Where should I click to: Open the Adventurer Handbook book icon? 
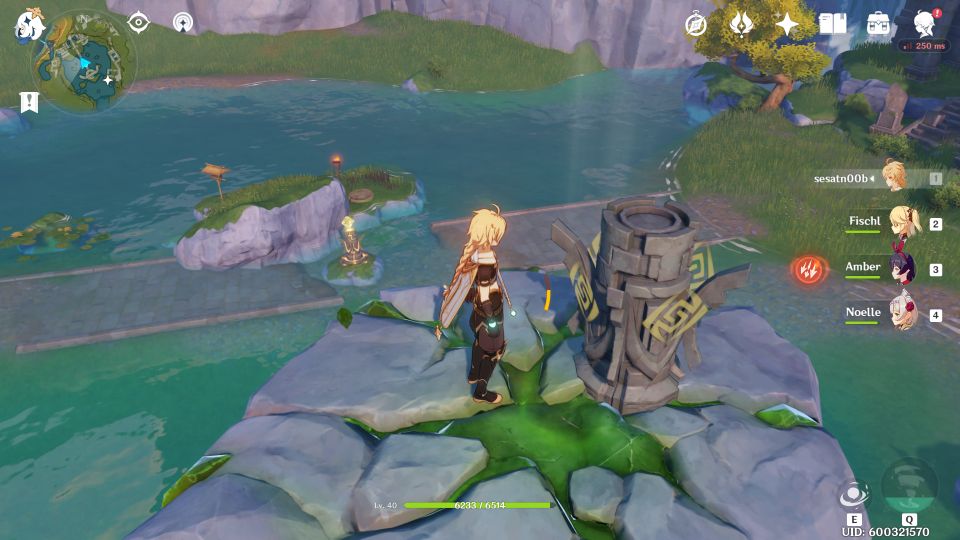(x=832, y=24)
